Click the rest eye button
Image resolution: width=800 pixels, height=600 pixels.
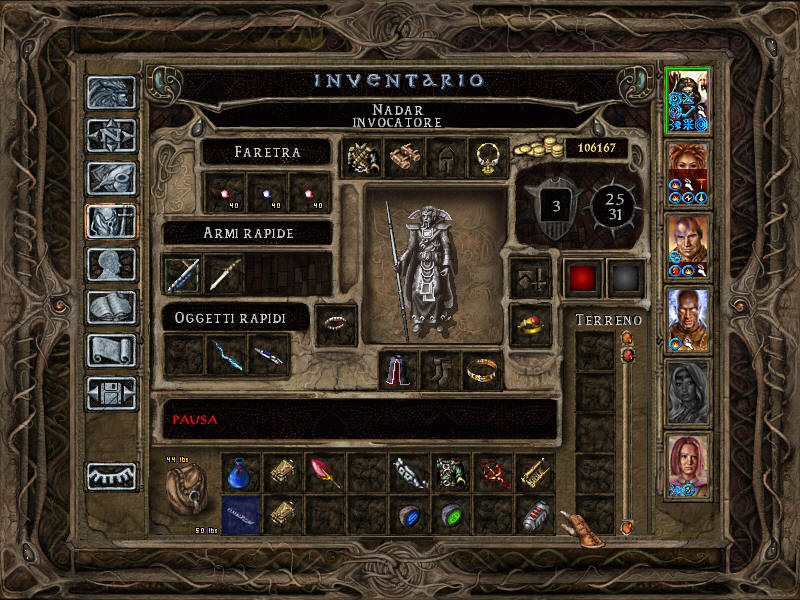tap(111, 476)
